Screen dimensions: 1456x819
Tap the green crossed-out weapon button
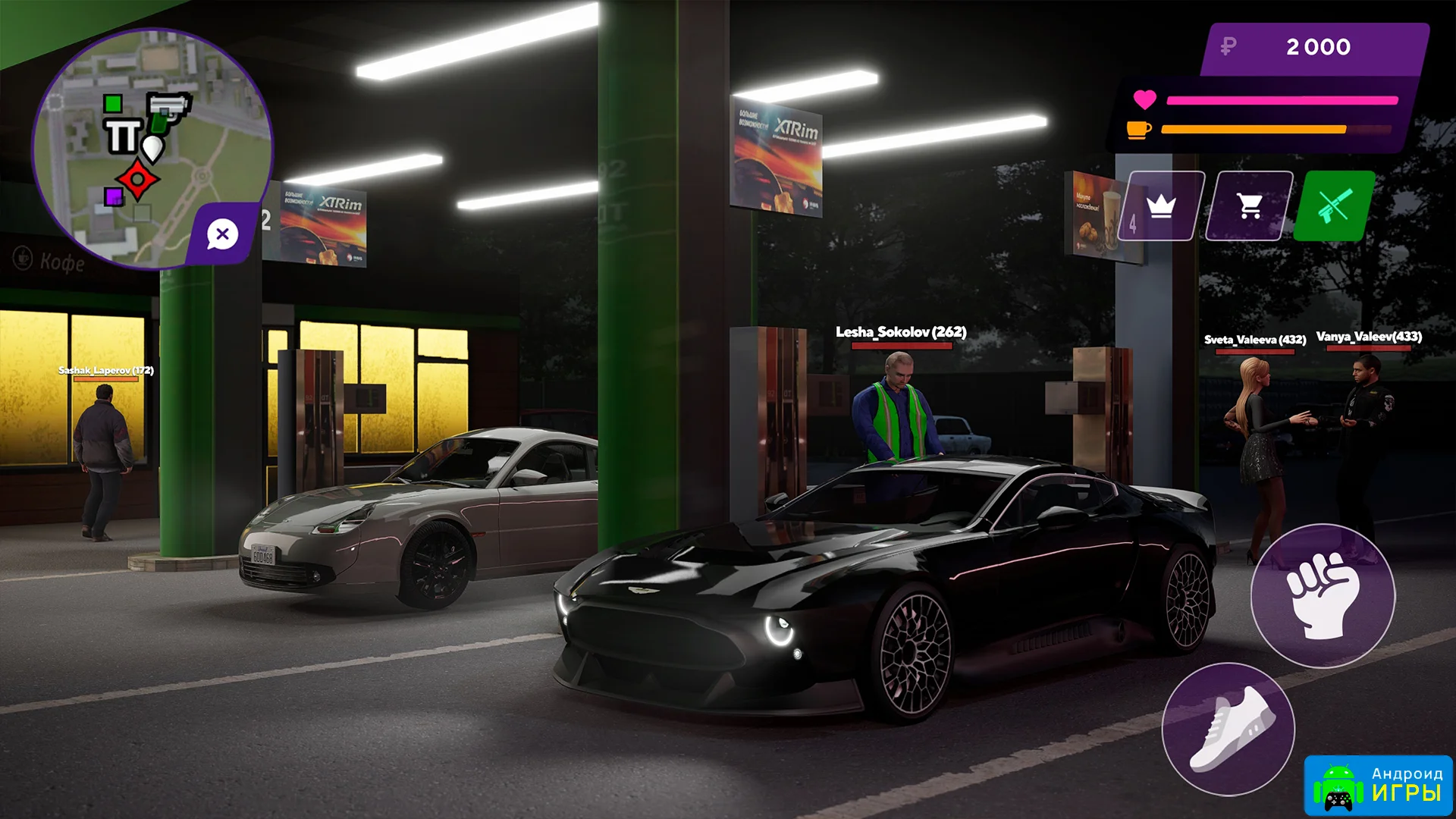[x=1334, y=206]
